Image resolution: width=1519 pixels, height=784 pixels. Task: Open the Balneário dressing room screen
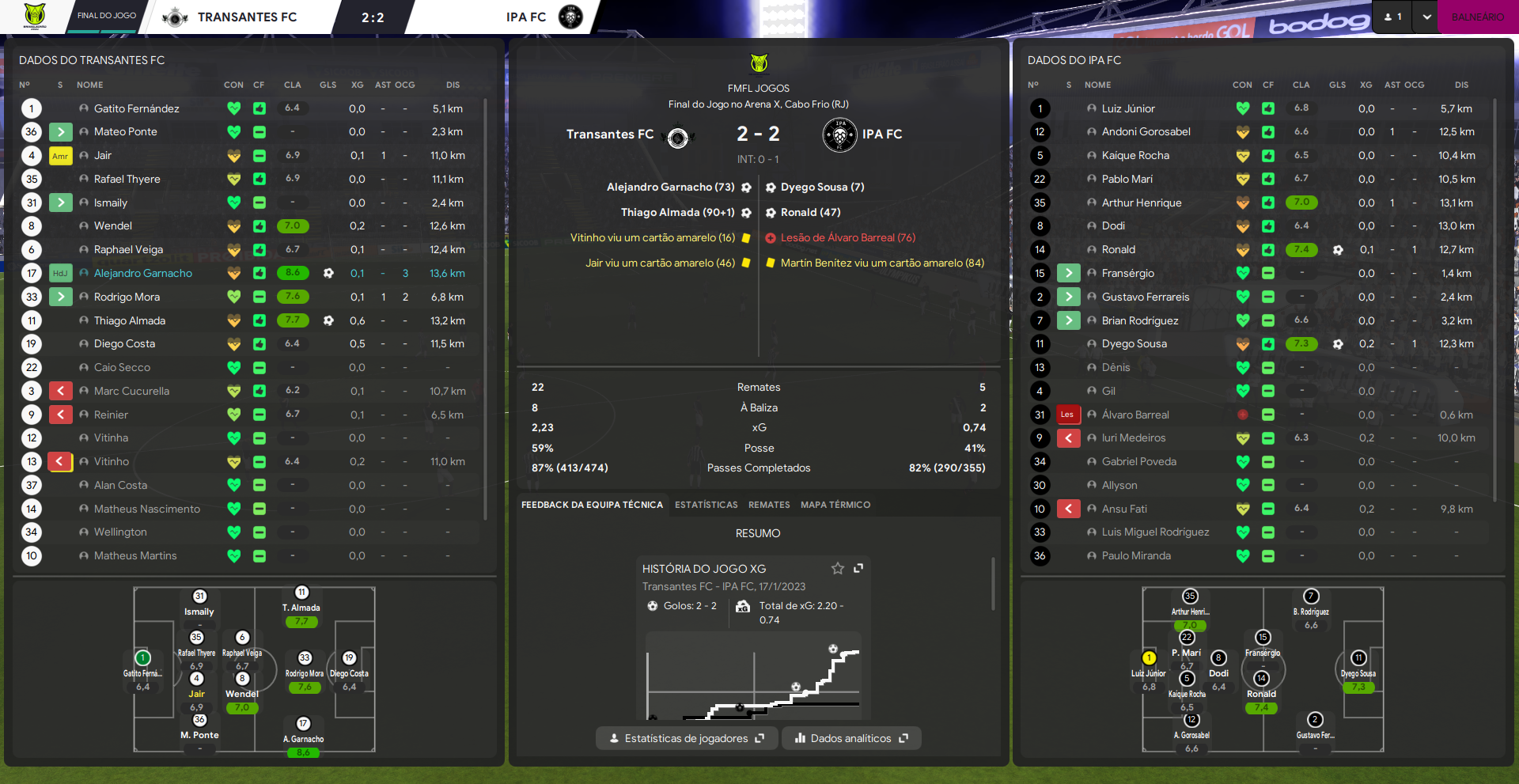click(x=1477, y=17)
